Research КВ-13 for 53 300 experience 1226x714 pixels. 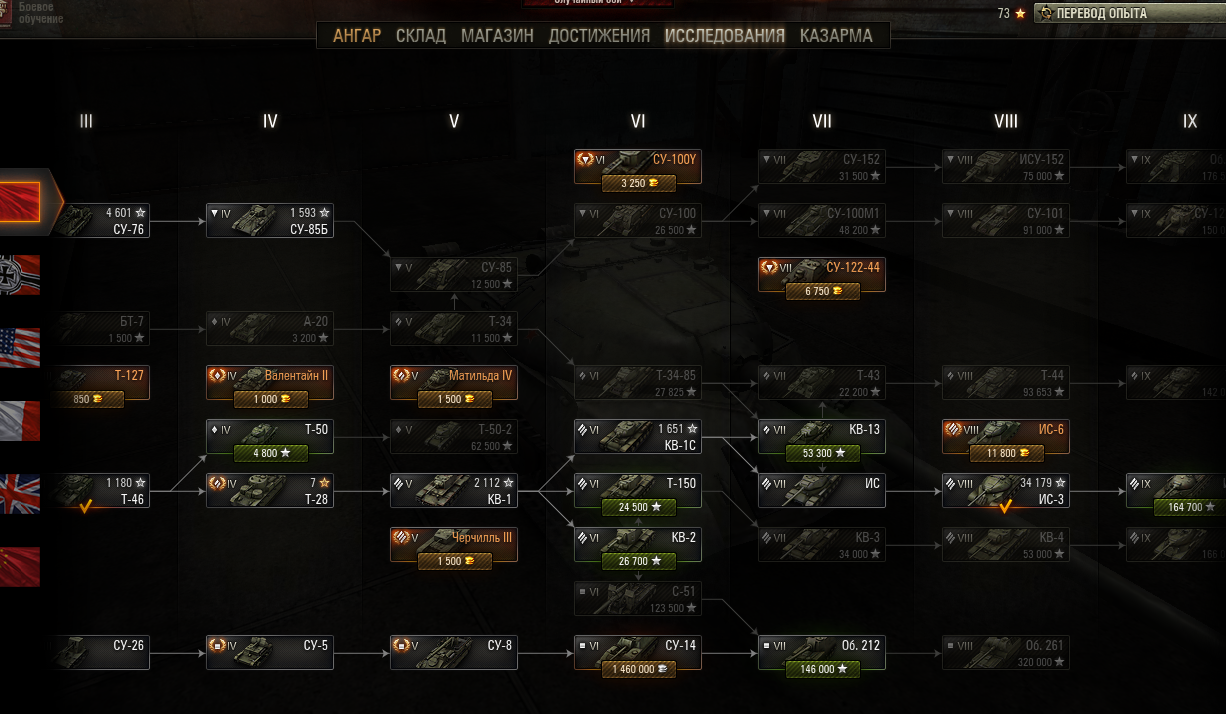pyautogui.click(x=822, y=453)
